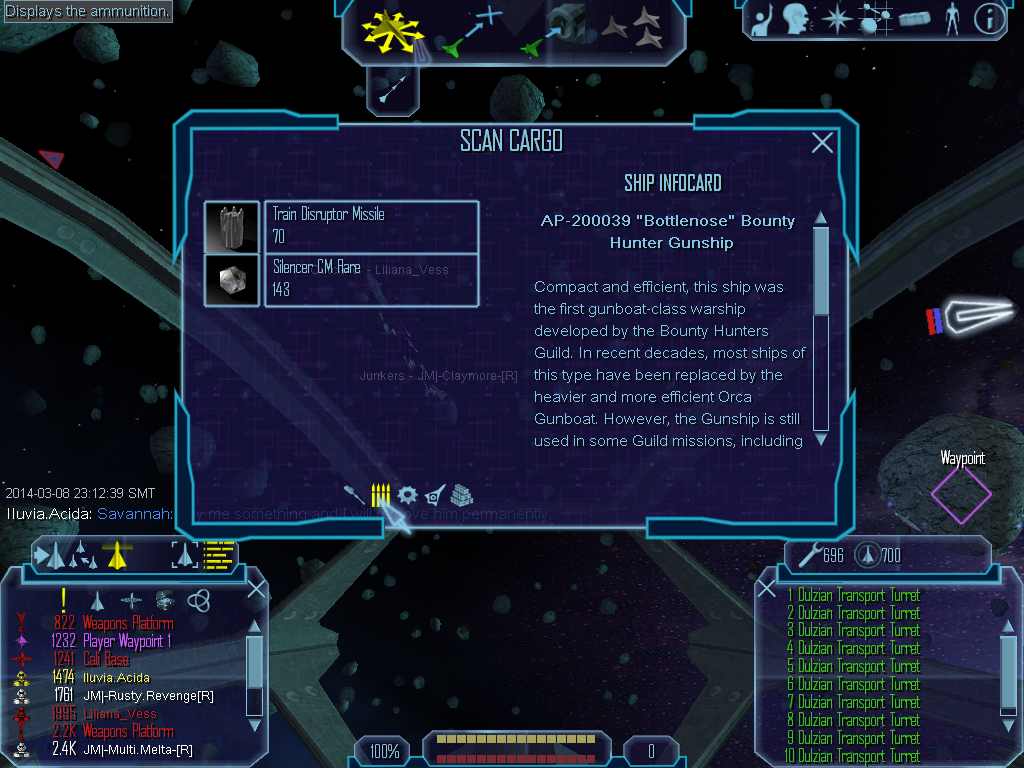This screenshot has height=768, width=1024.
Task: Close the Scan Cargo window
Action: point(822,143)
